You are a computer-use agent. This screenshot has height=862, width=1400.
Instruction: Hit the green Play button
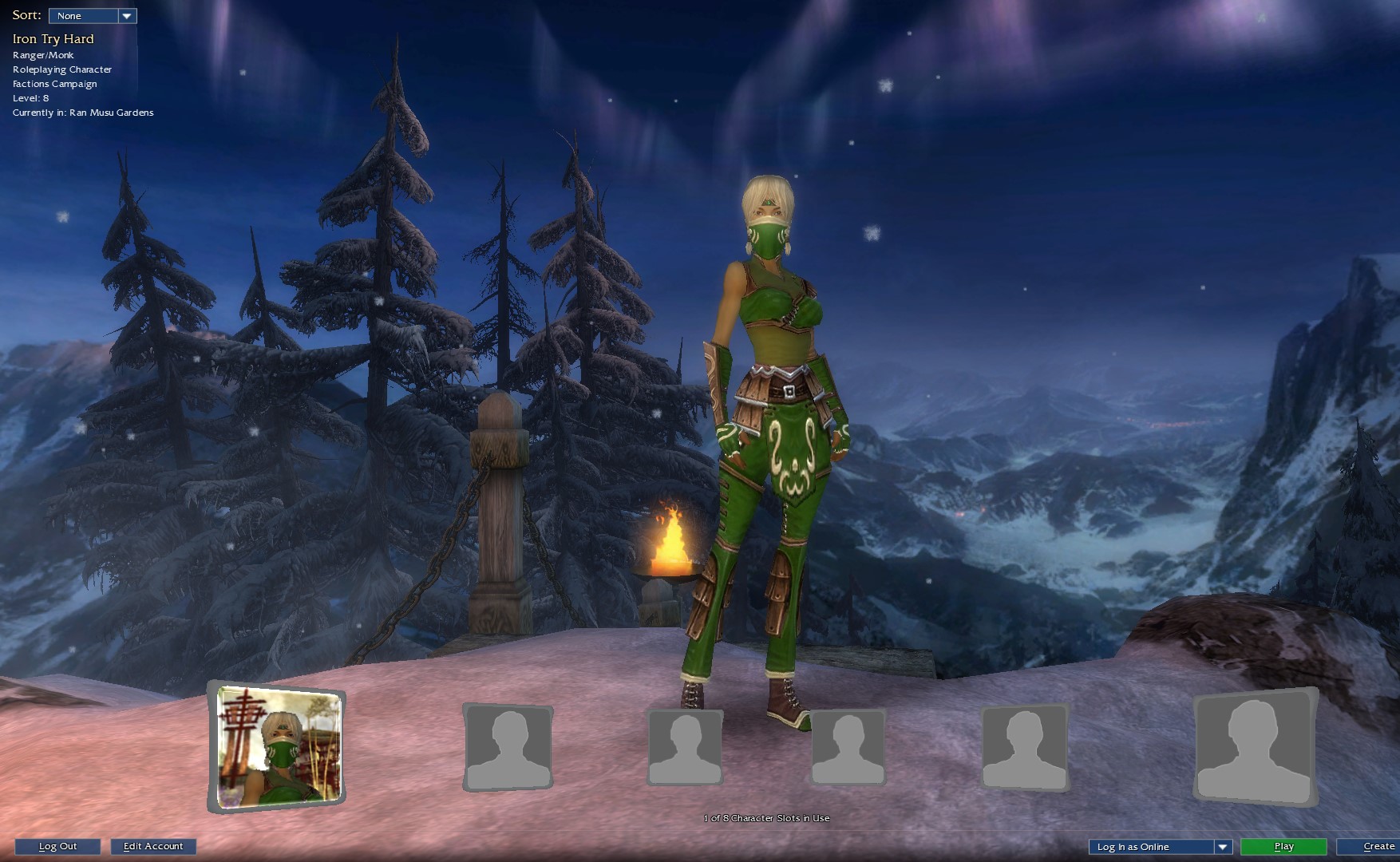click(x=1283, y=847)
